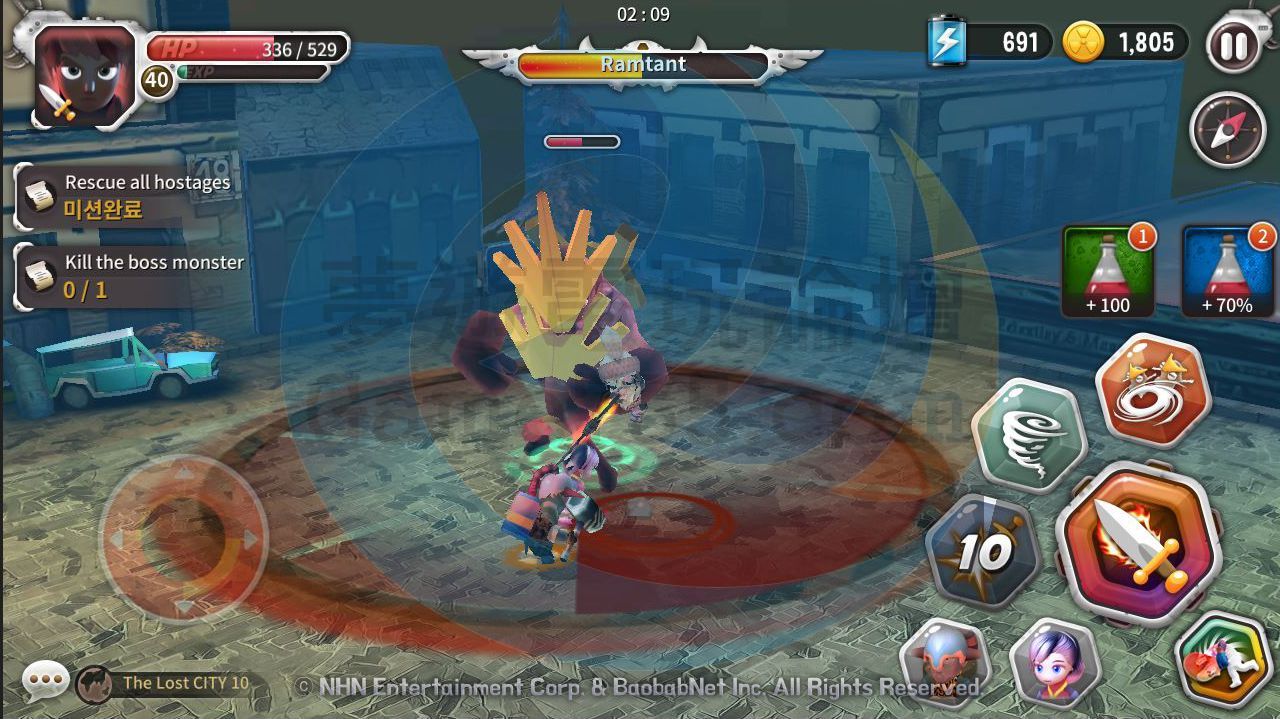Image resolution: width=1280 pixels, height=719 pixels.
Task: Select the purple-haired companion portrait
Action: click(1053, 661)
